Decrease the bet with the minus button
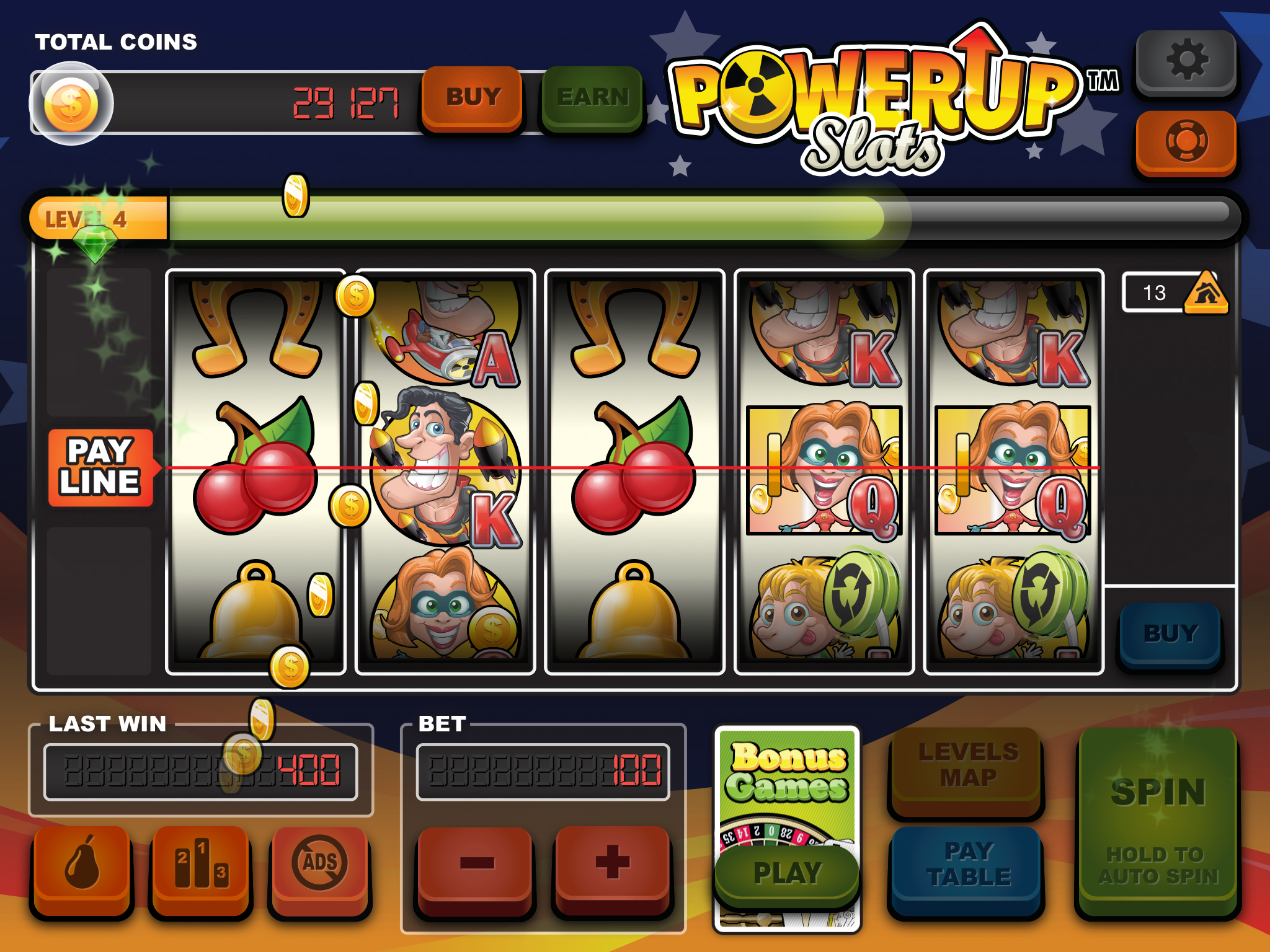This screenshot has width=1270, height=952. pyautogui.click(x=476, y=865)
